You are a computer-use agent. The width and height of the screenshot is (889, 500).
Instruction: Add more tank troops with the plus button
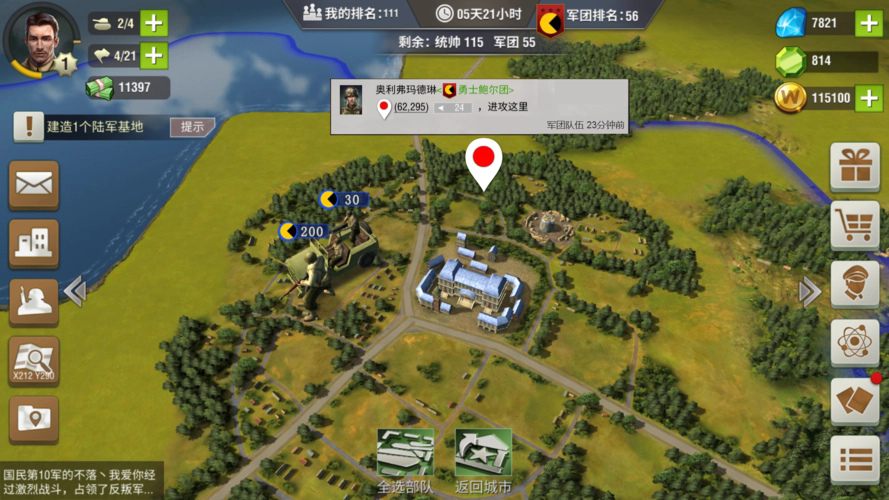[x=154, y=23]
